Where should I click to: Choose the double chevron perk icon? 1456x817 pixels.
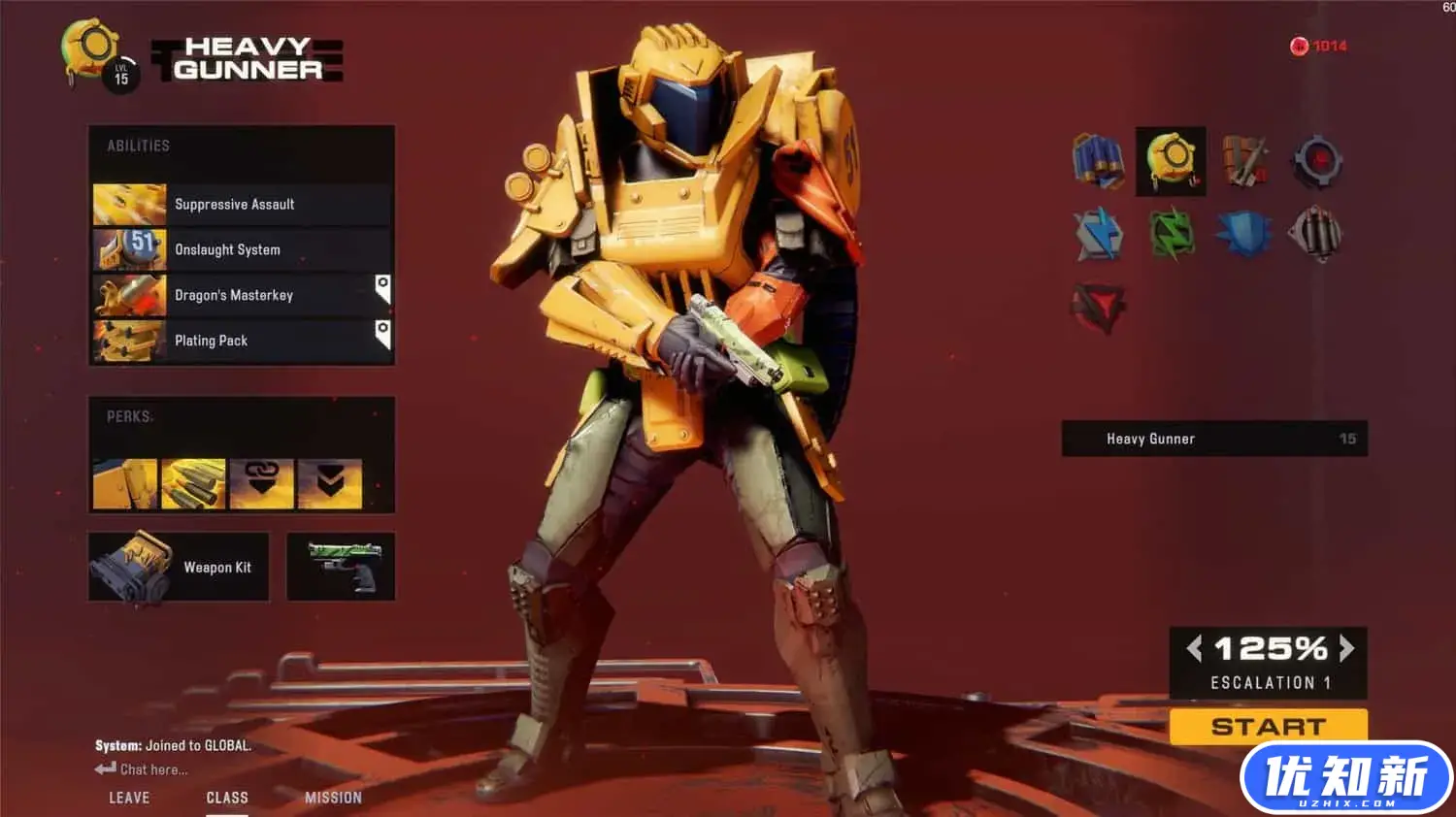pos(330,483)
